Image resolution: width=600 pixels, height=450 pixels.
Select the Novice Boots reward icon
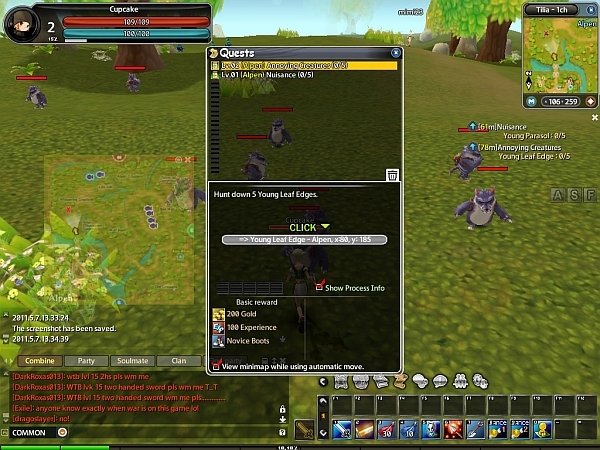coord(219,341)
